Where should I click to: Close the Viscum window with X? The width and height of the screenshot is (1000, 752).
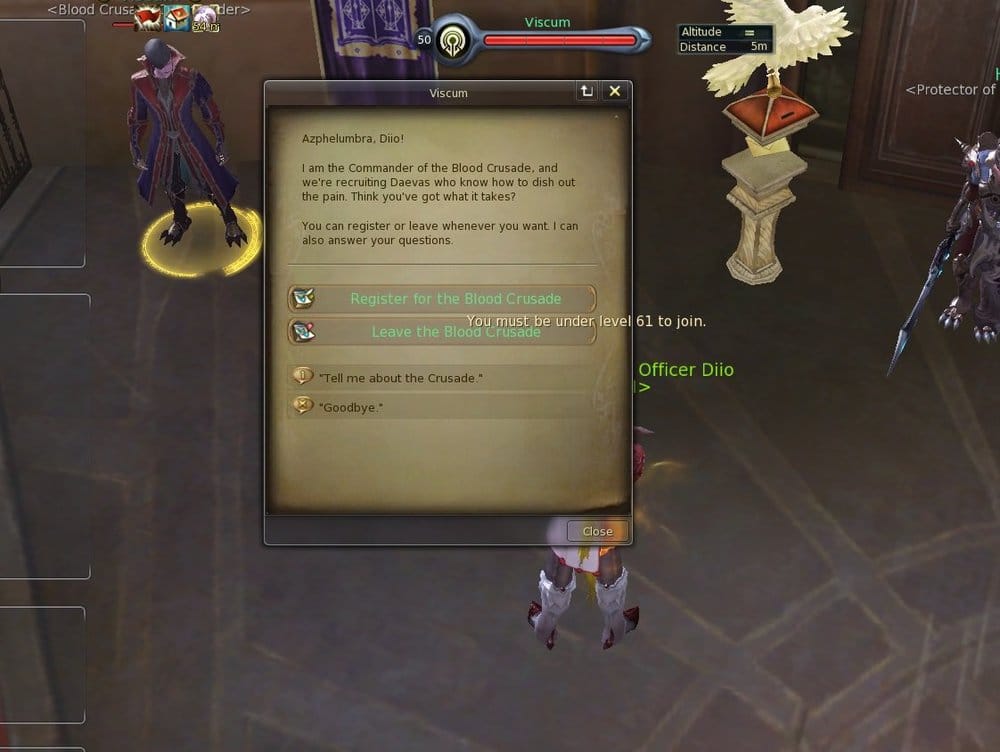pyautogui.click(x=615, y=92)
